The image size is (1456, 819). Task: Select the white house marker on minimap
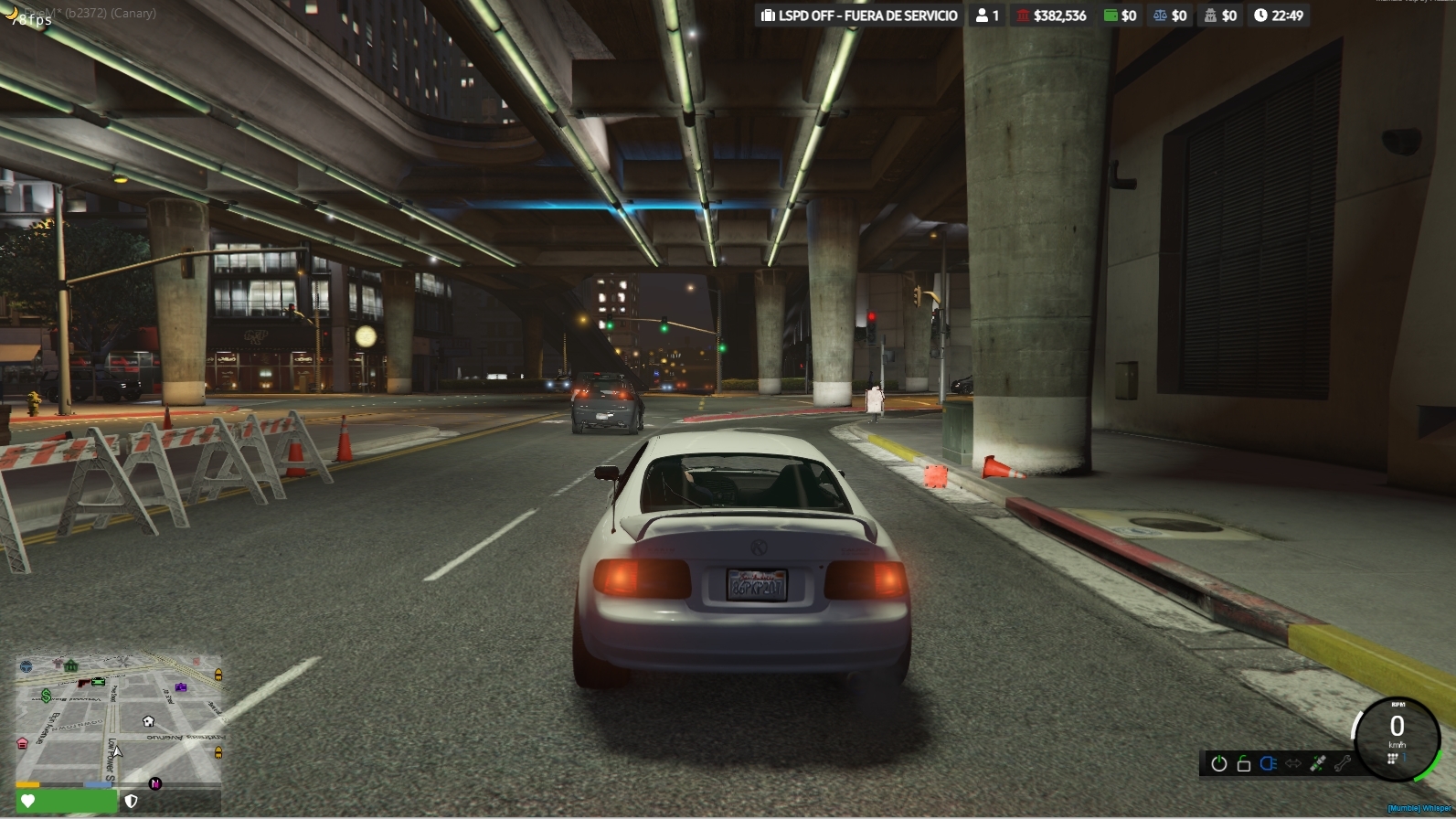coord(149,721)
